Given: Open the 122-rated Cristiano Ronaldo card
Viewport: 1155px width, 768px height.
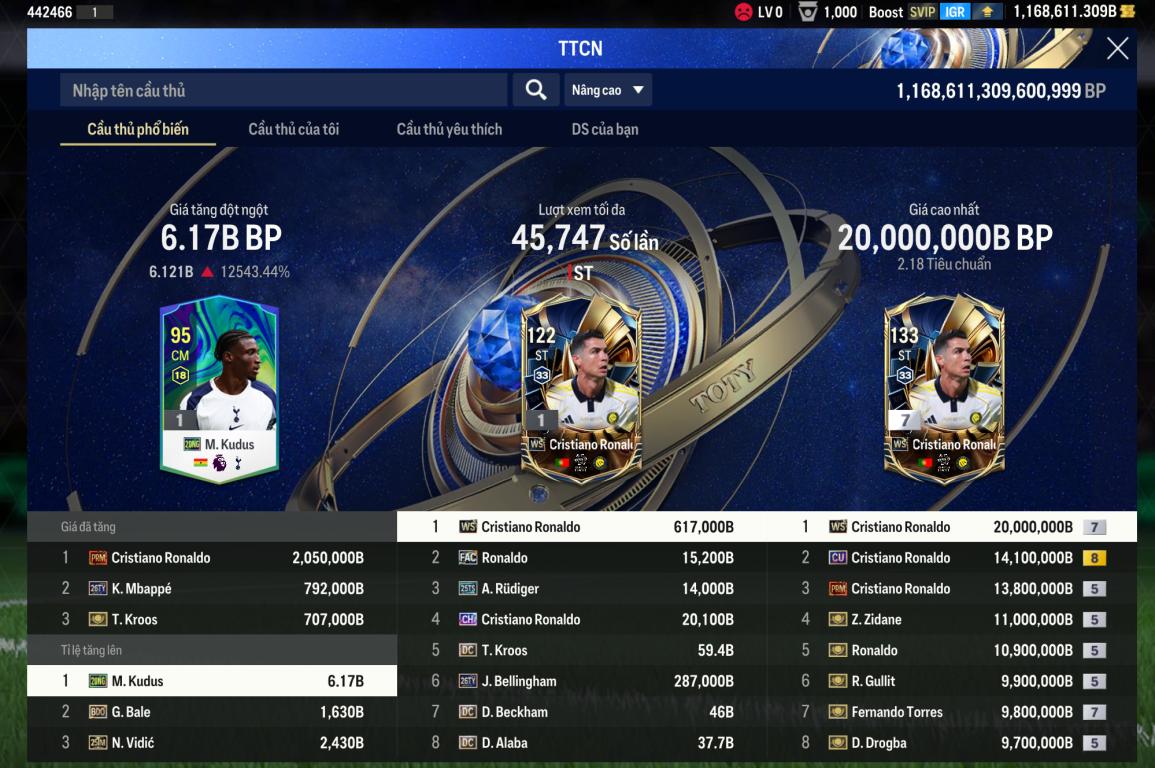Looking at the screenshot, I should (x=581, y=390).
